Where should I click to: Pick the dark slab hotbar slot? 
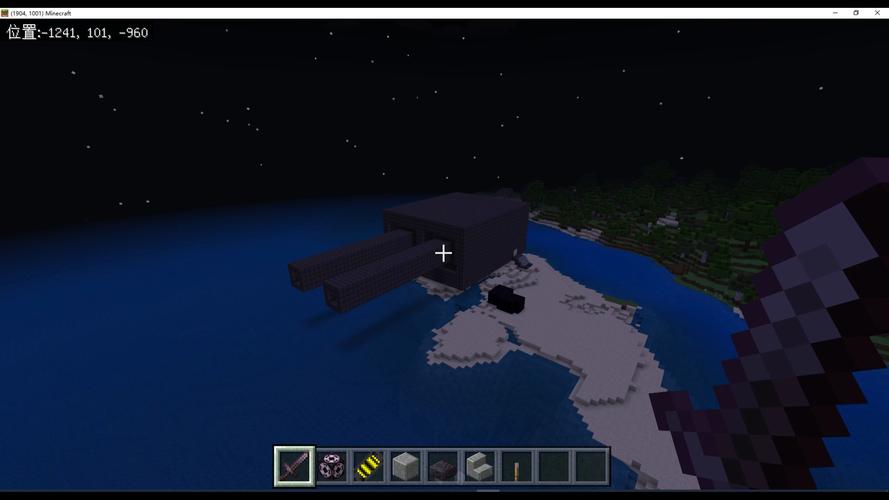click(x=442, y=466)
